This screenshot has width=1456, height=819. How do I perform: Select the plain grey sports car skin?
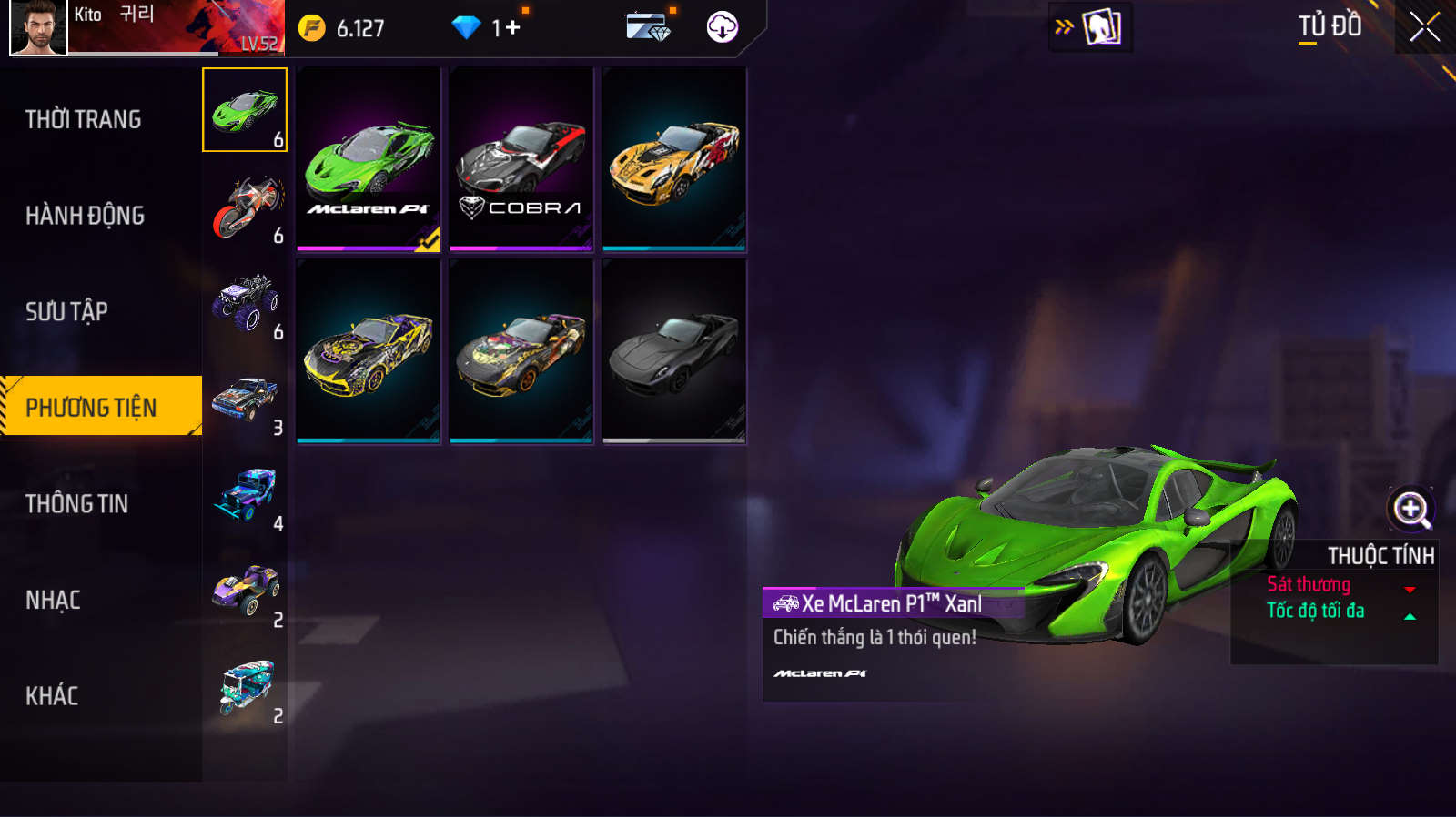click(x=674, y=351)
